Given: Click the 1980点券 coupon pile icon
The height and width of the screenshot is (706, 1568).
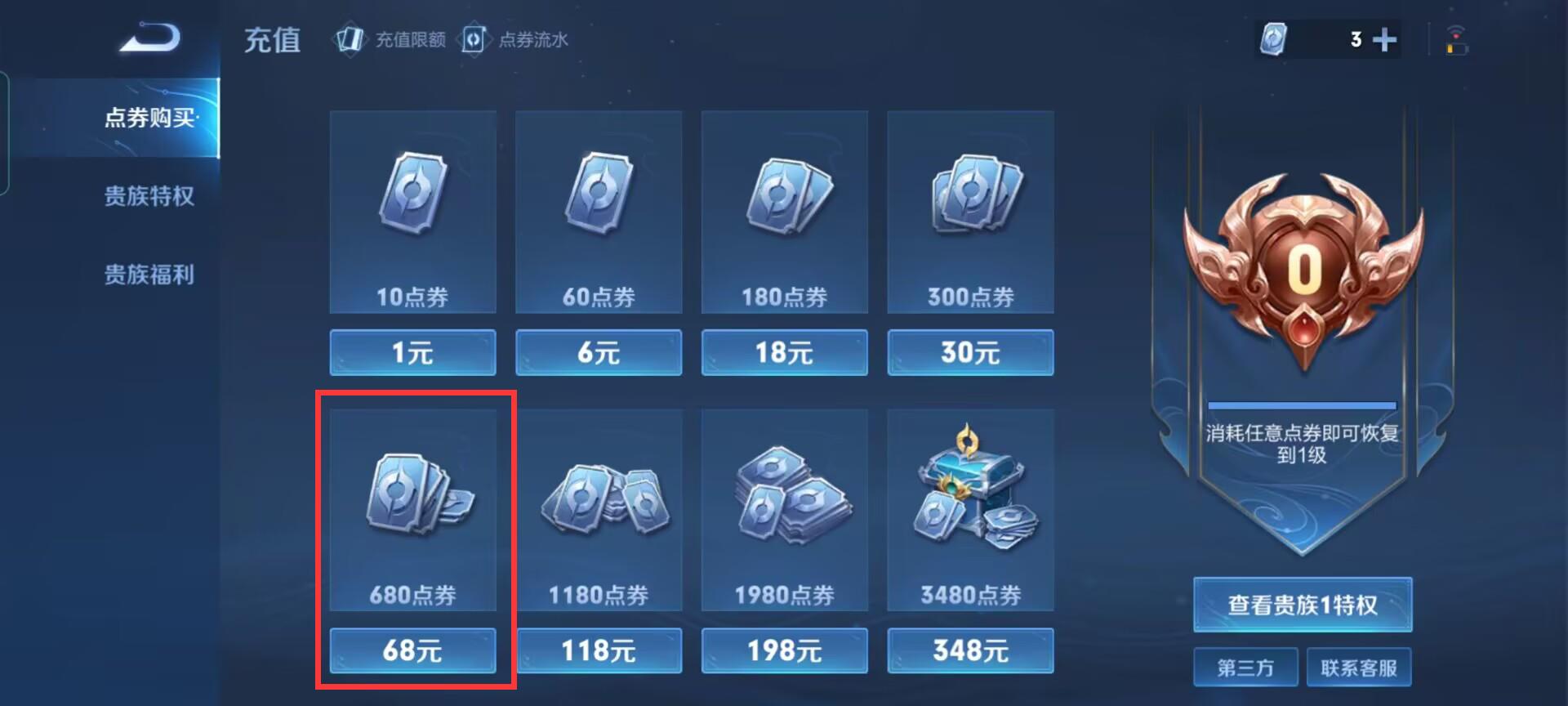Looking at the screenshot, I should click(783, 503).
